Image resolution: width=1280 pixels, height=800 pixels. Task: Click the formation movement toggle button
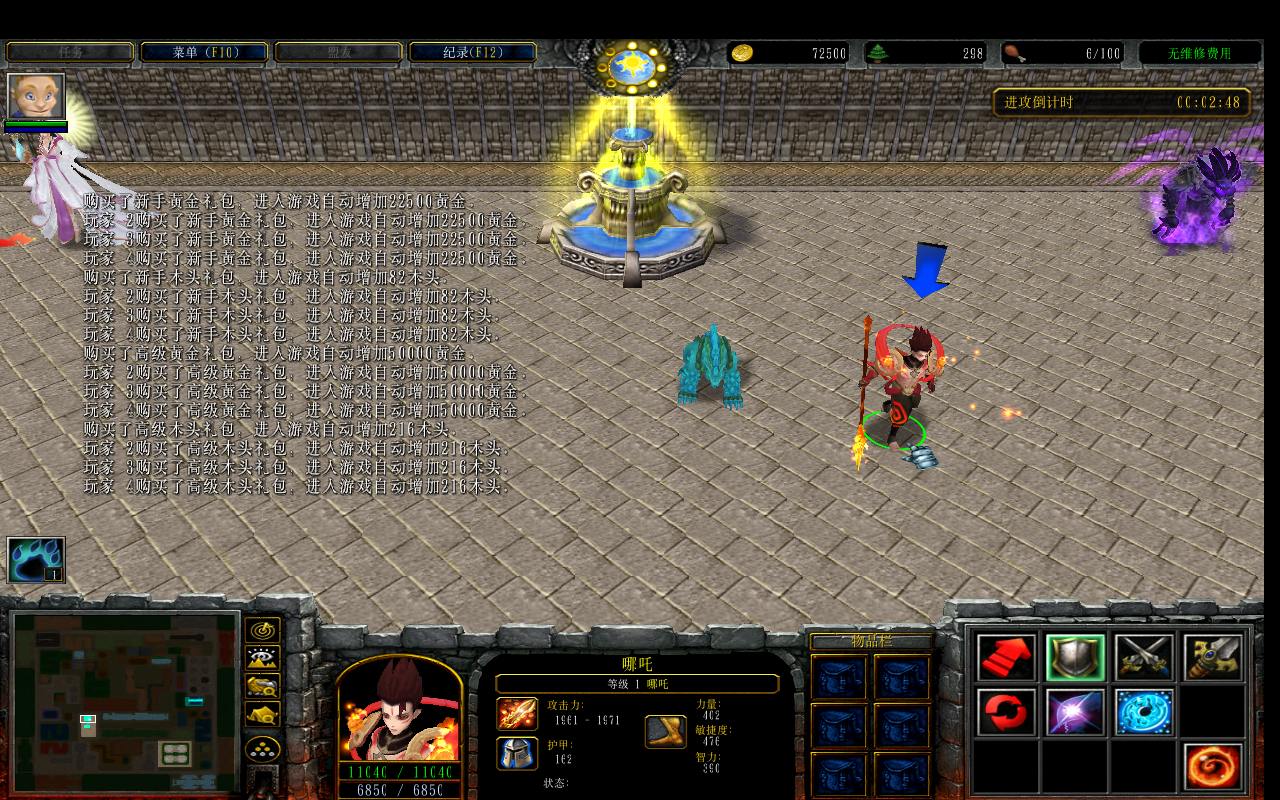(x=262, y=749)
